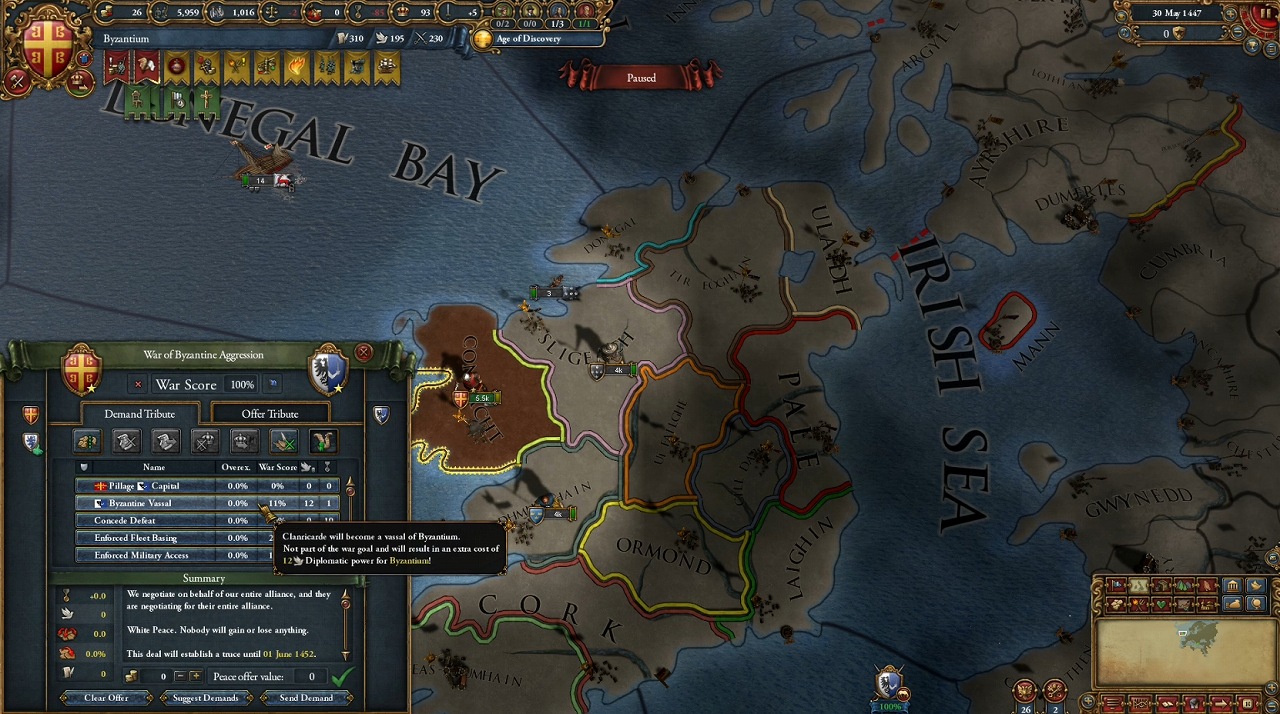Switch to the Offer Tribute tab
1280x714 pixels.
[x=269, y=414]
